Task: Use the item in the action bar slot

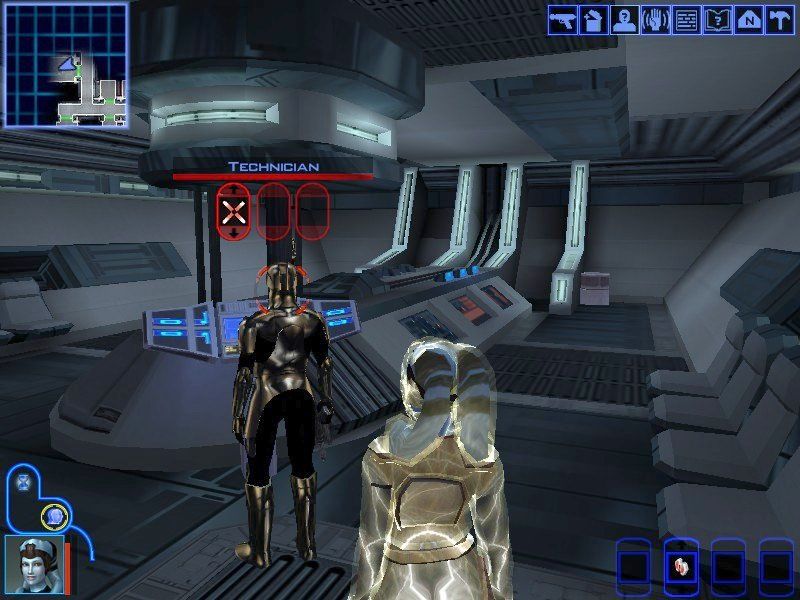Action: (680, 566)
